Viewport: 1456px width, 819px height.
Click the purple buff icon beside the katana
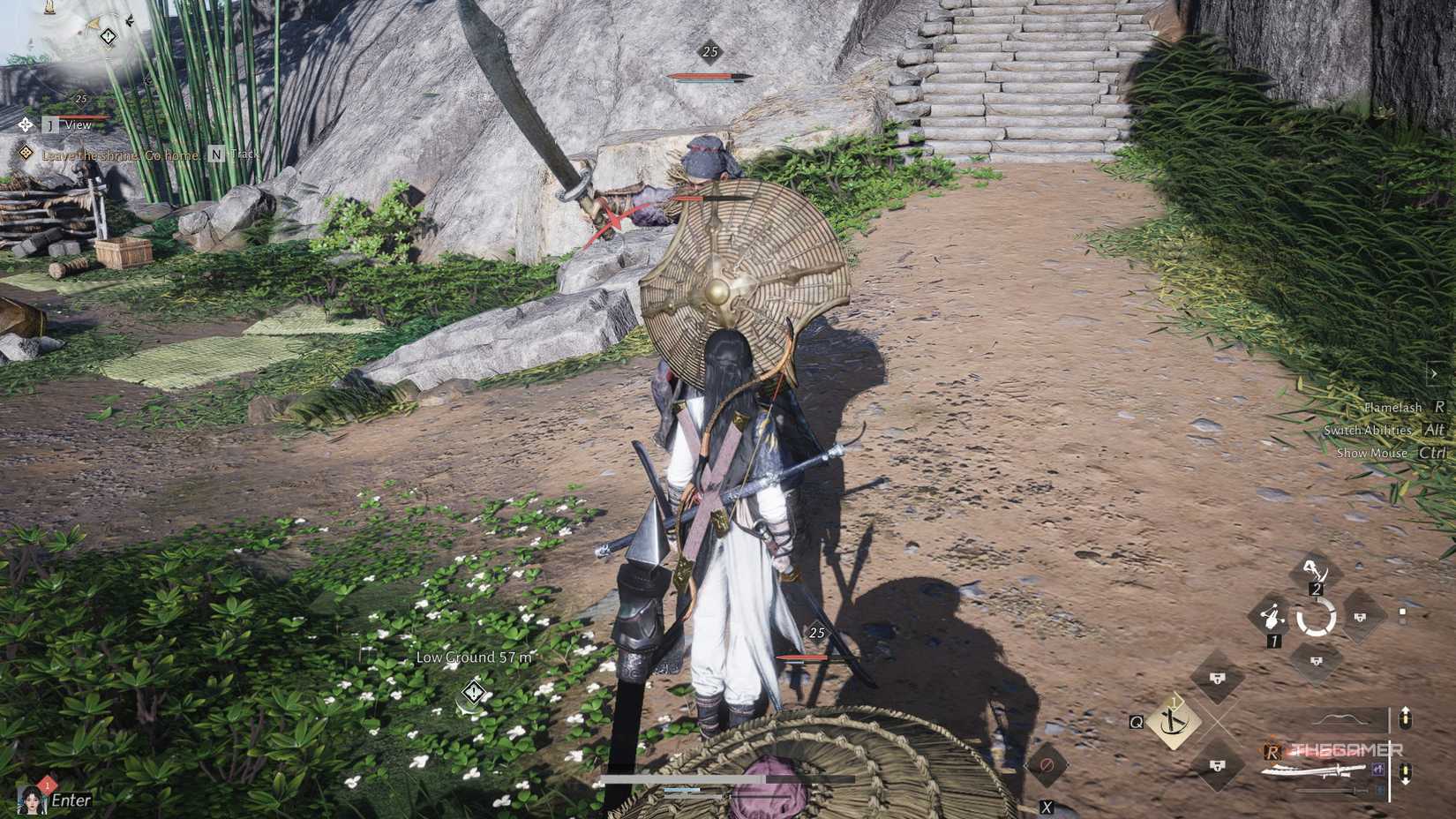[1377, 771]
